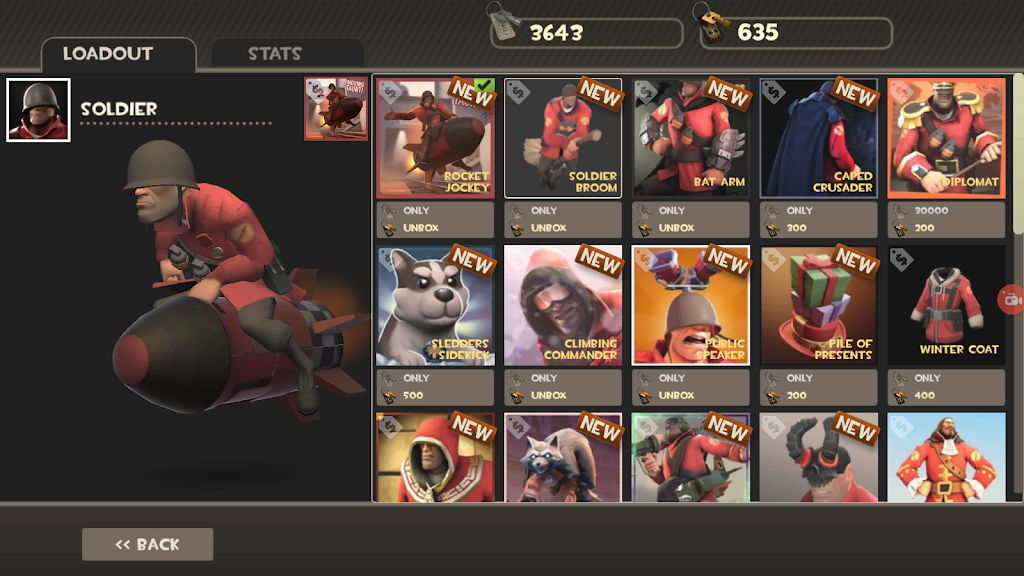Choose the Winter Coat item

coord(946,306)
